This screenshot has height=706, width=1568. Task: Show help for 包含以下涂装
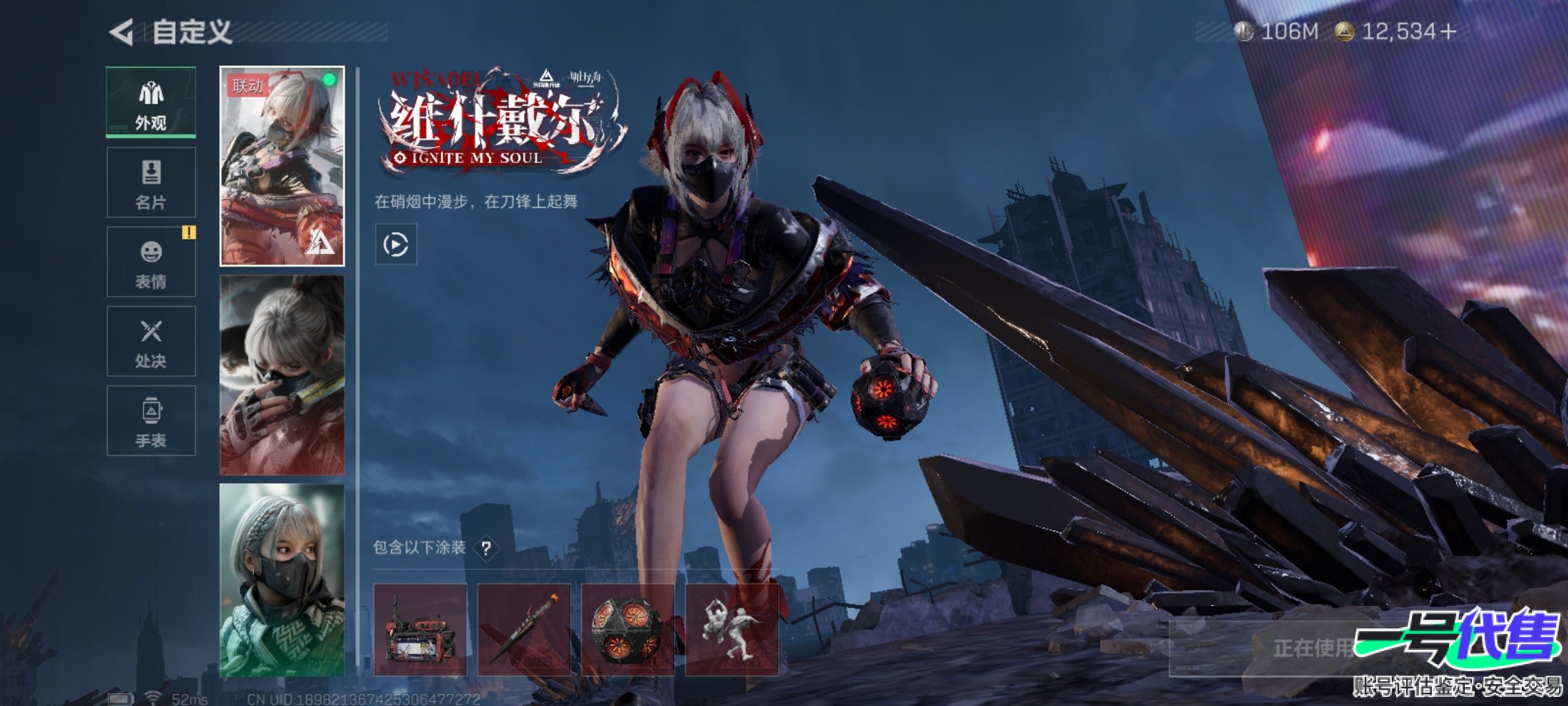[x=486, y=548]
